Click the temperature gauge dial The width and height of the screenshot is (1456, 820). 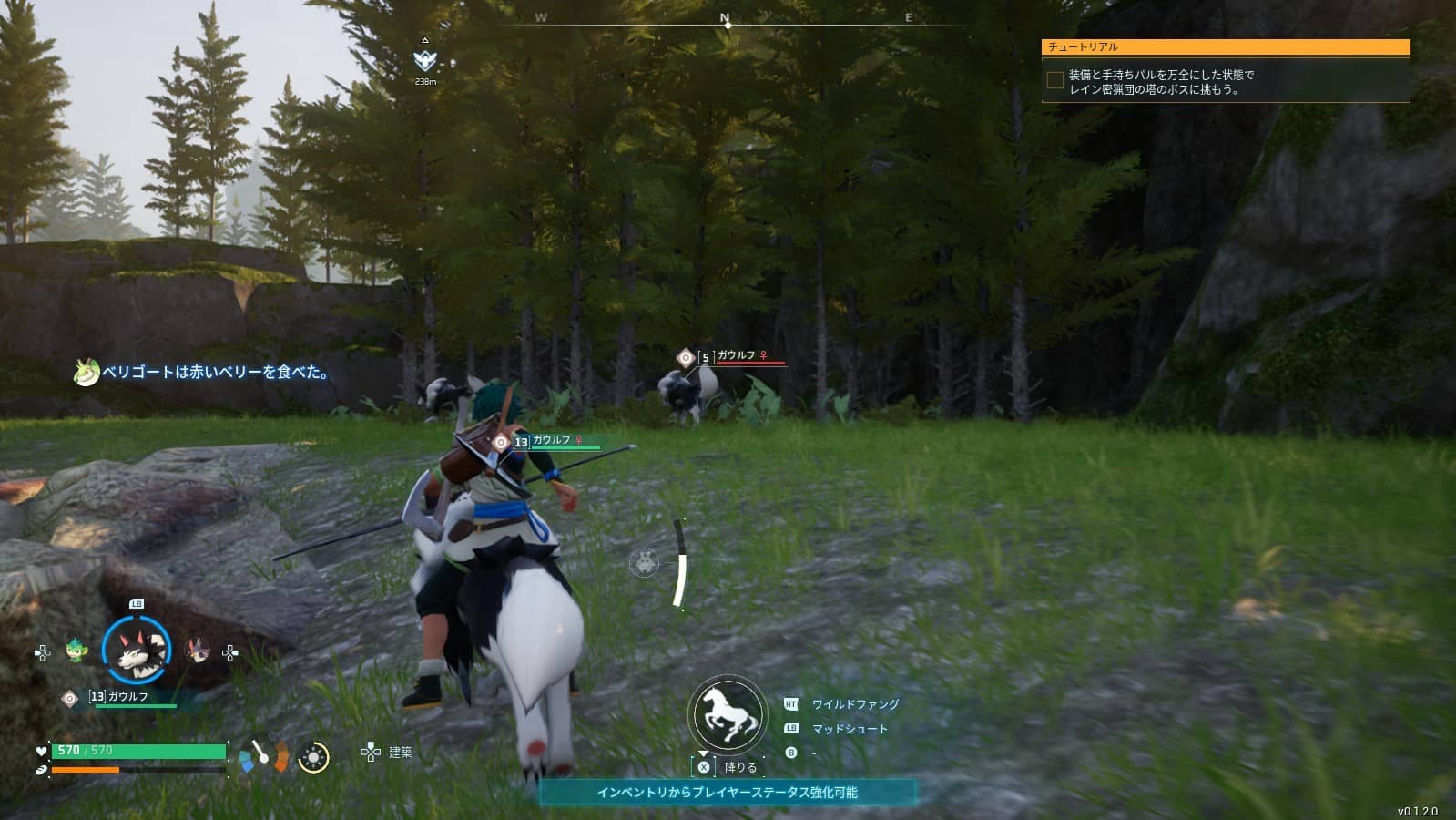[263, 754]
